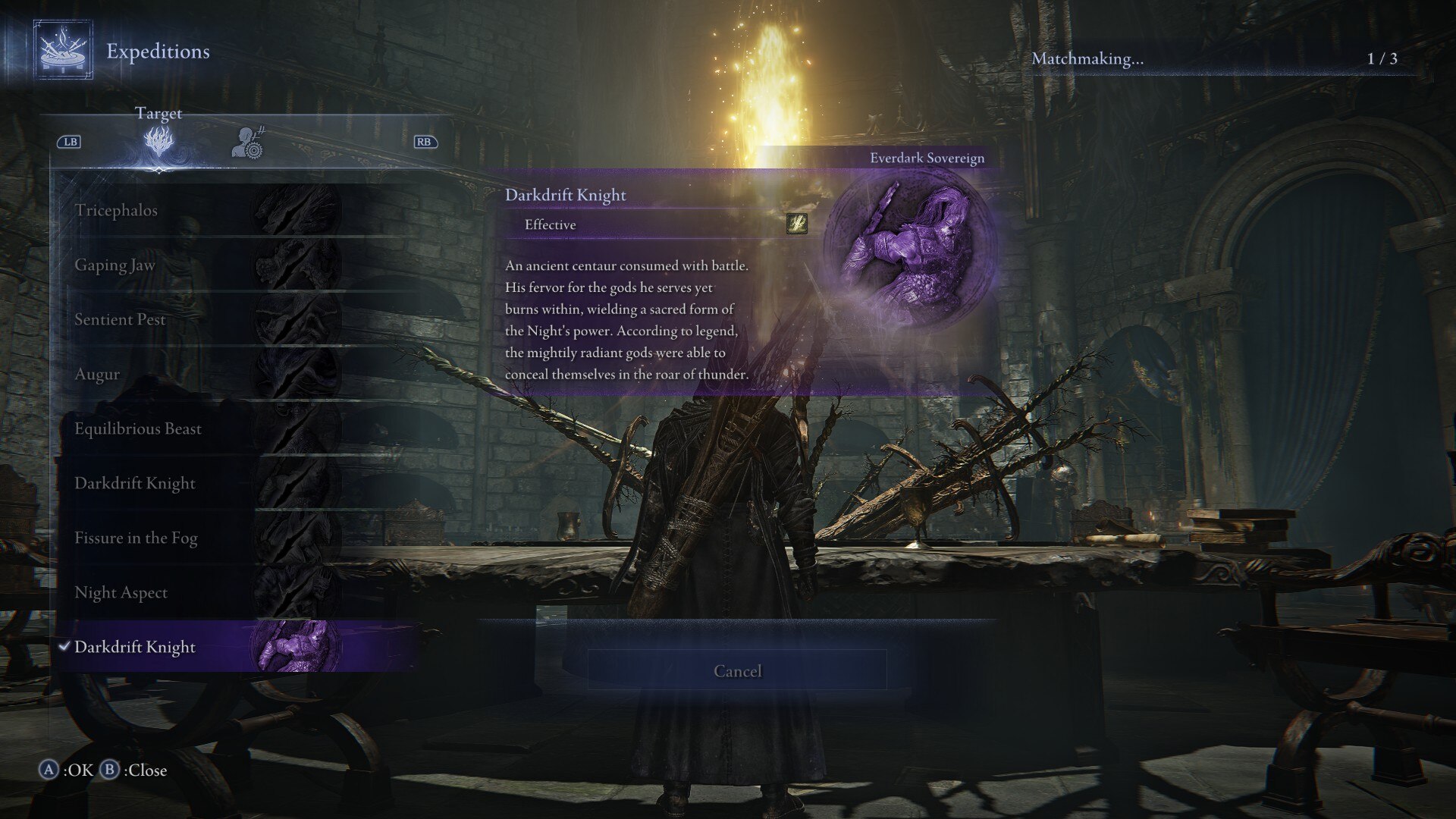Select the Tricephalos expedition target
Screen dimensions: 1456x819
[116, 210]
